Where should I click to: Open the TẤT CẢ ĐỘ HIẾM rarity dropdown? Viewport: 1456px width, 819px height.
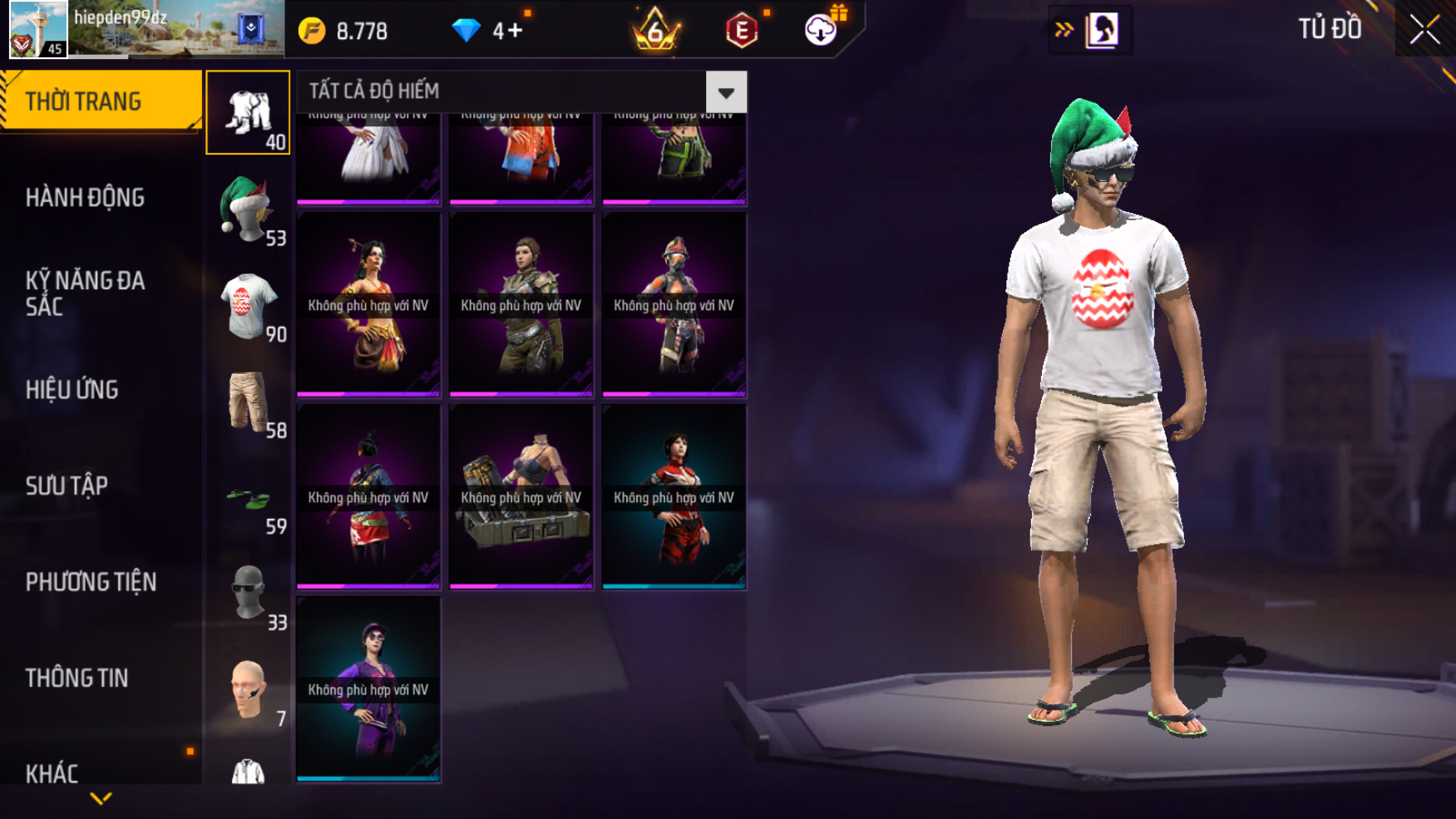pyautogui.click(x=726, y=91)
